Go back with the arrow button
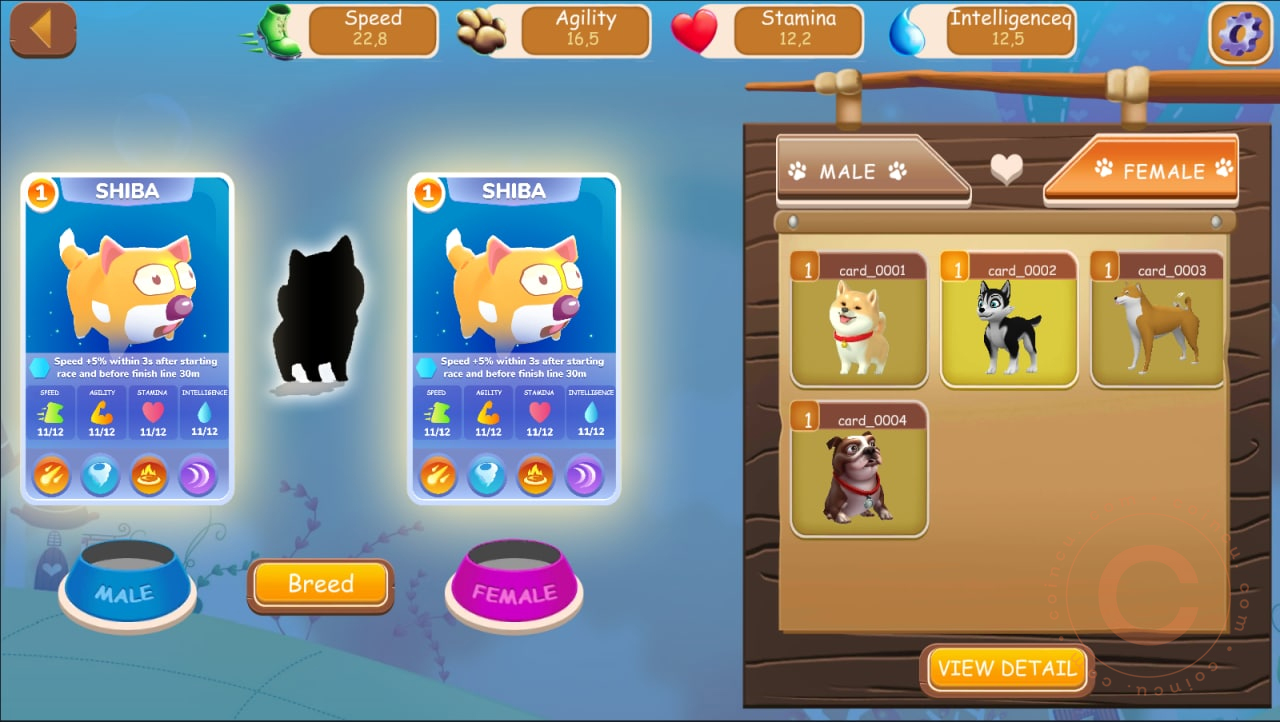 (42, 29)
